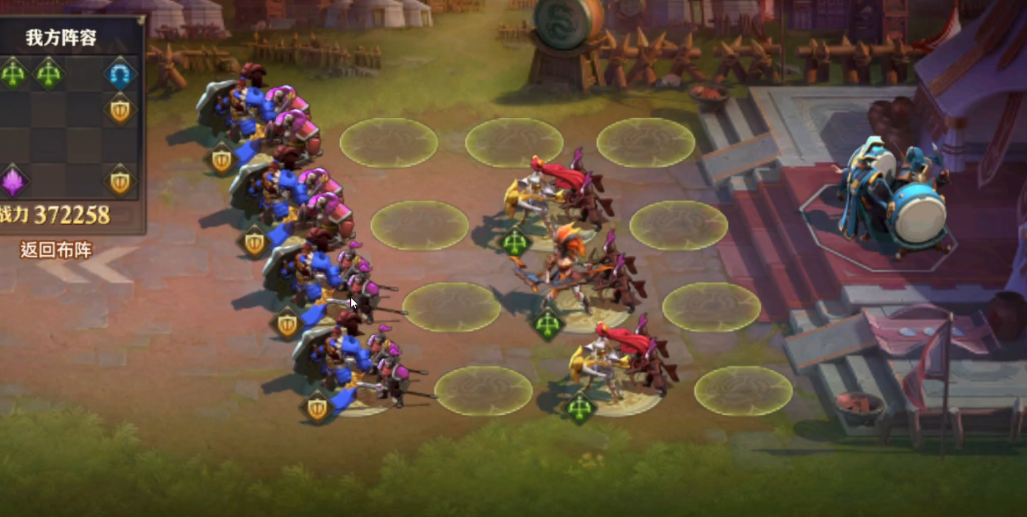Choose the grid shield icon below the horseshoe
The image size is (1027, 517).
120,108
